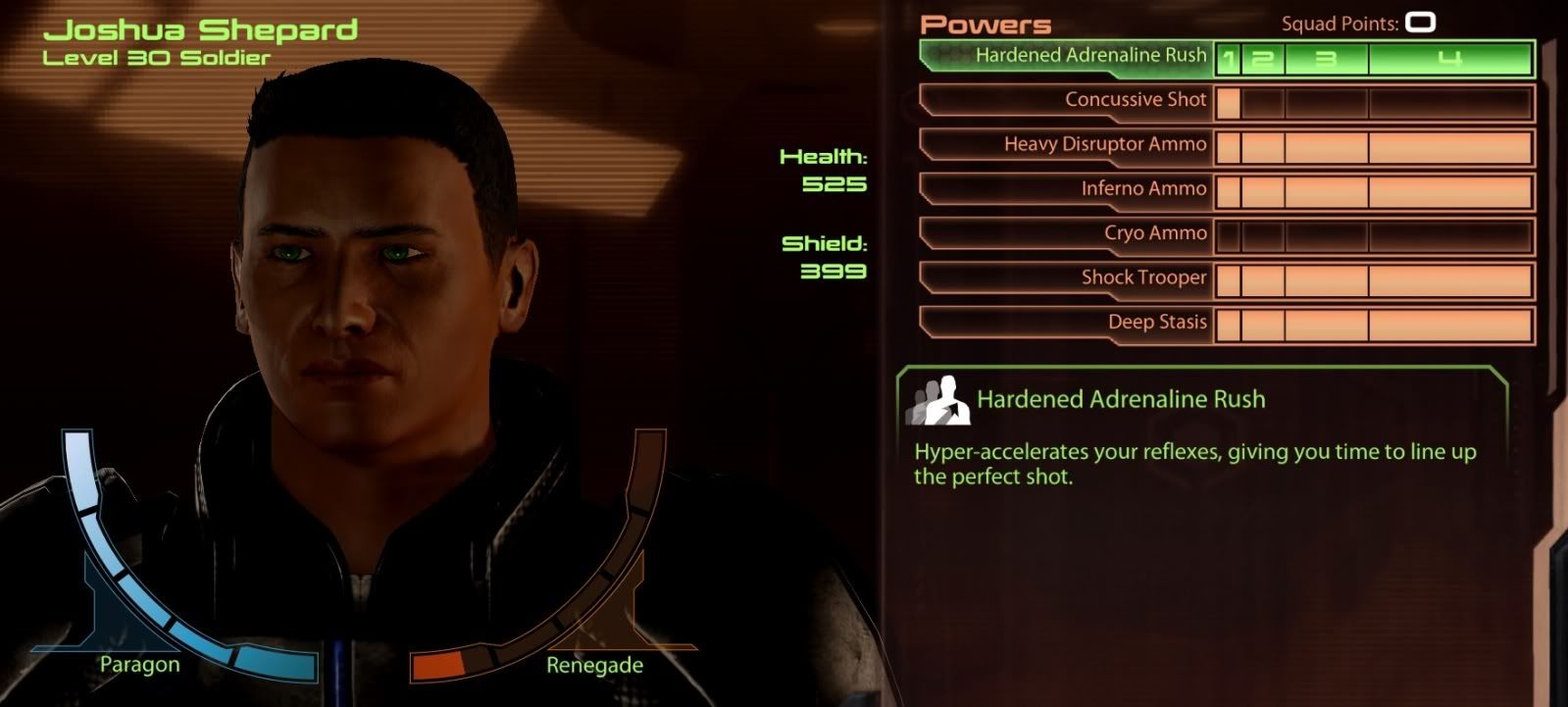The width and height of the screenshot is (1568, 707).
Task: Select Heavy Disruptor Ammo power
Action: click(1104, 145)
